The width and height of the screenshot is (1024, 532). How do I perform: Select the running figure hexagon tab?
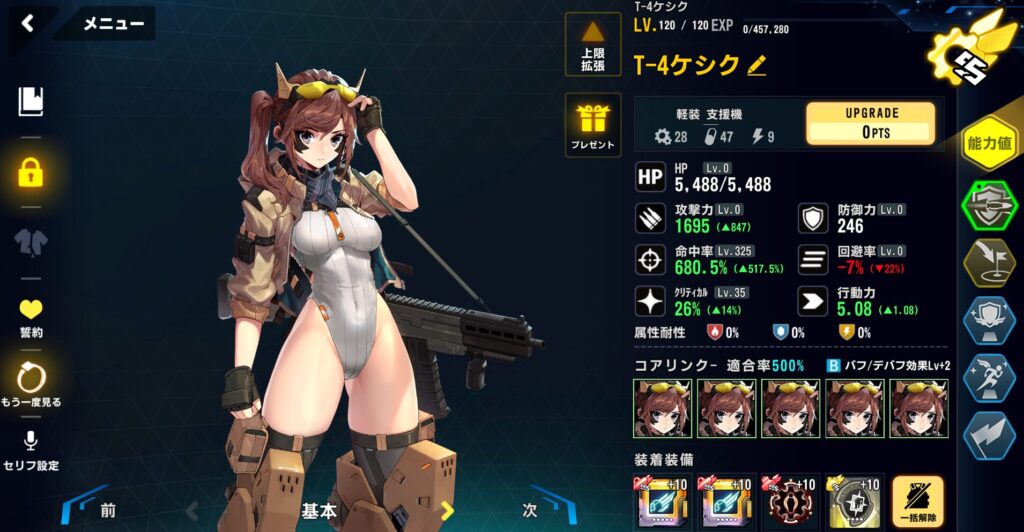tap(988, 377)
